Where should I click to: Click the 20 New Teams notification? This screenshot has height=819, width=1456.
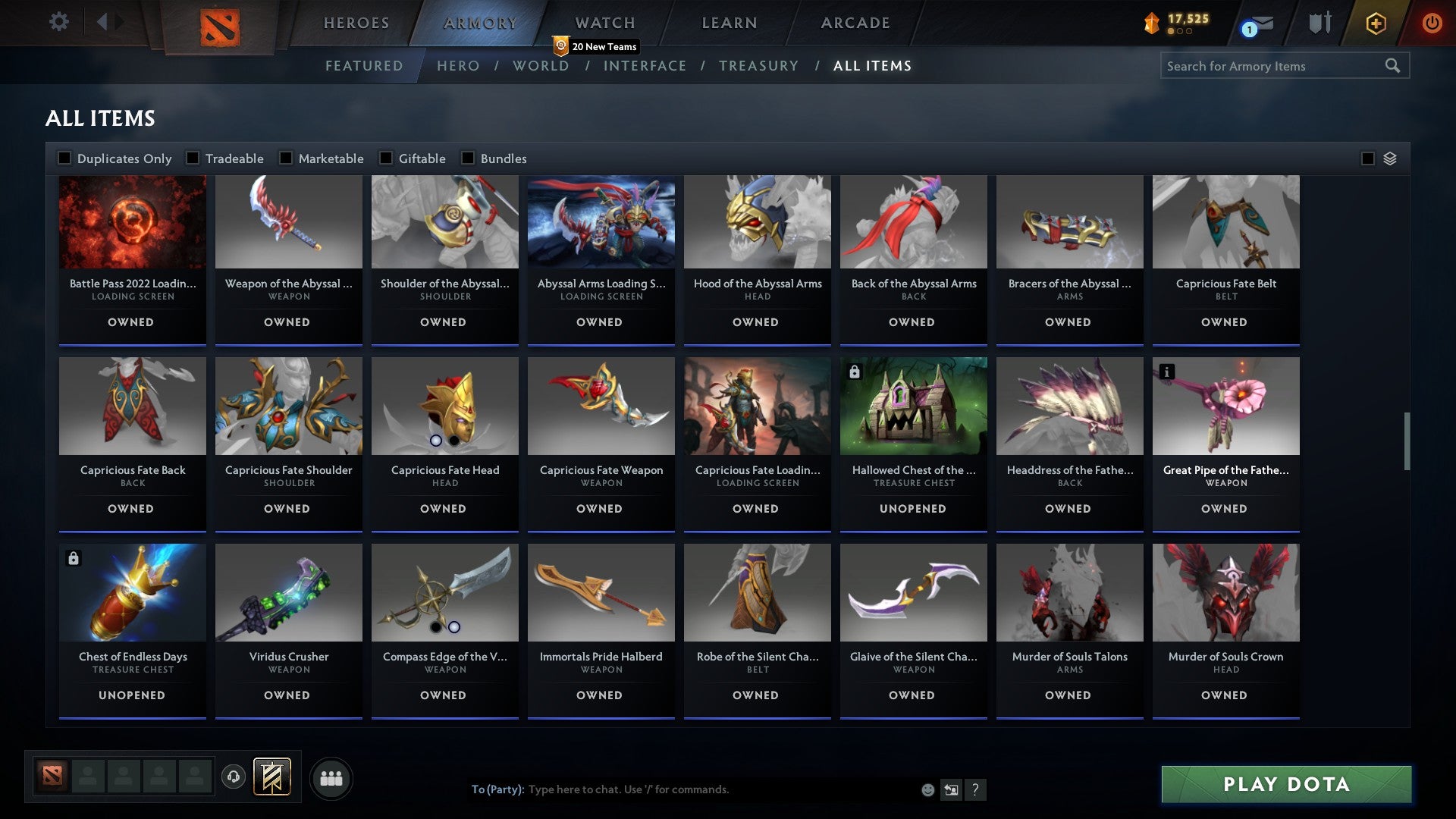tap(598, 46)
